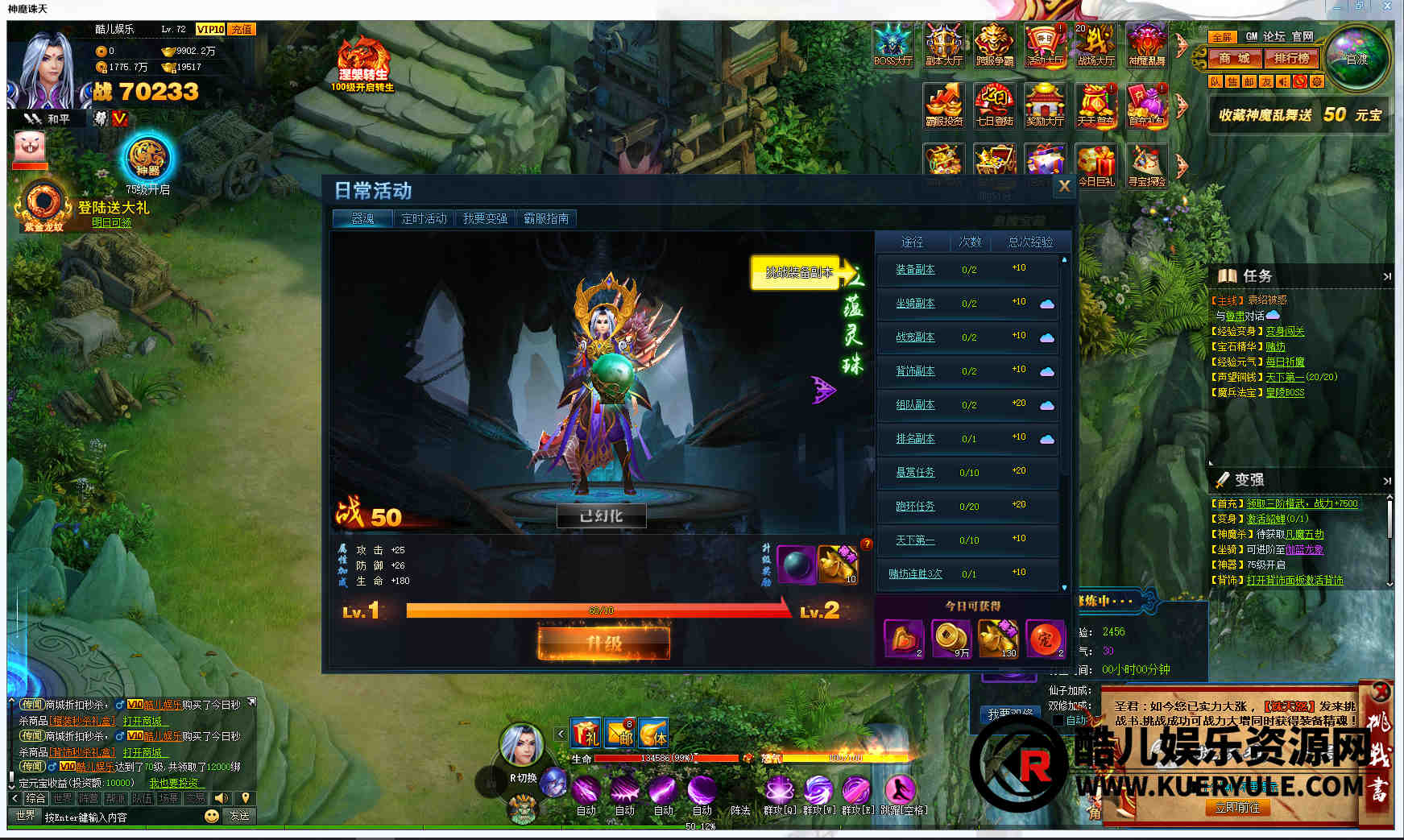The height and width of the screenshot is (840, 1404).
Task: Open the 七日登陆 seven-day login icon
Action: coord(995,106)
